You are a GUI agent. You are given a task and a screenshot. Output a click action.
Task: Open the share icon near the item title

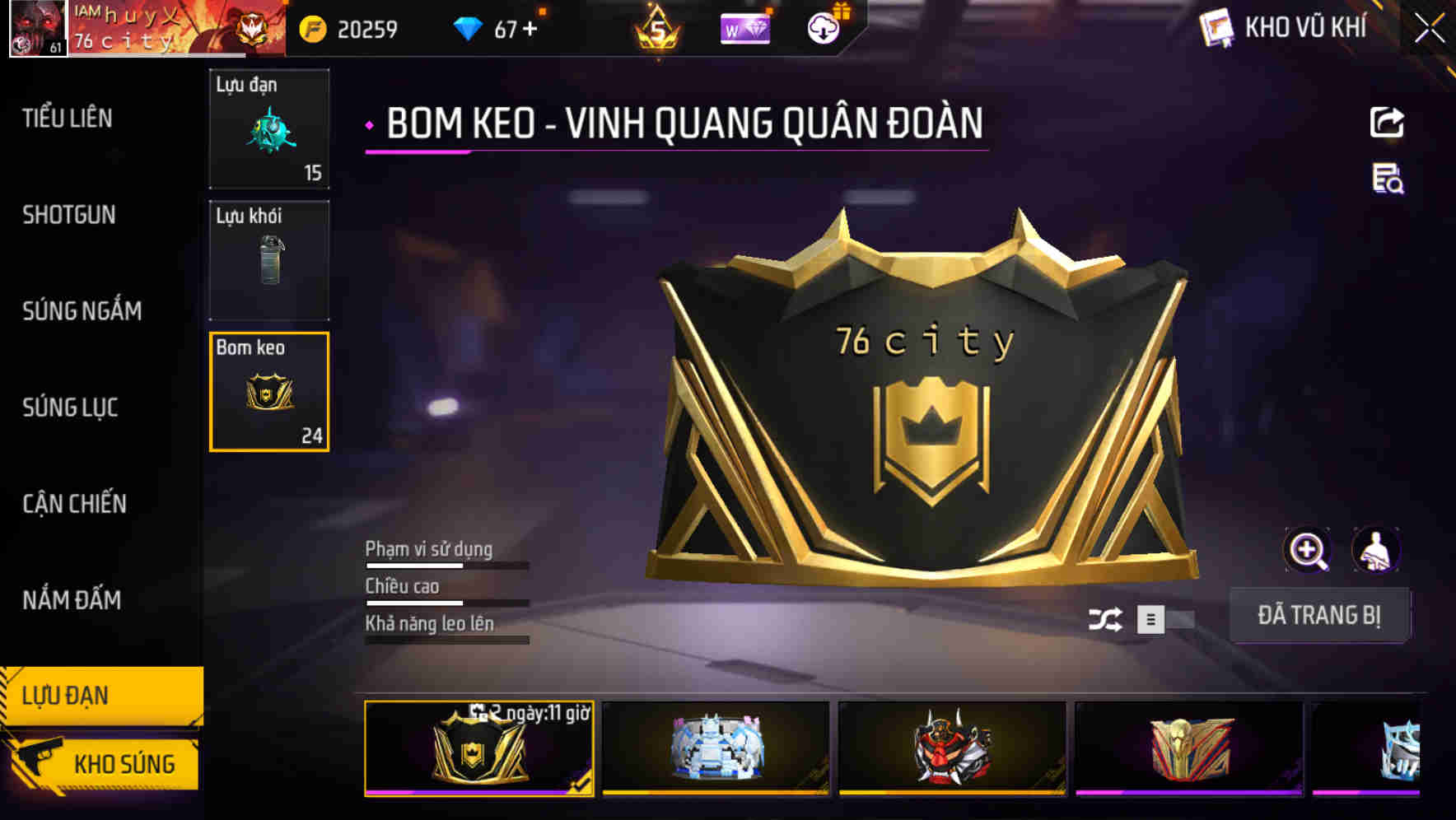[x=1388, y=122]
